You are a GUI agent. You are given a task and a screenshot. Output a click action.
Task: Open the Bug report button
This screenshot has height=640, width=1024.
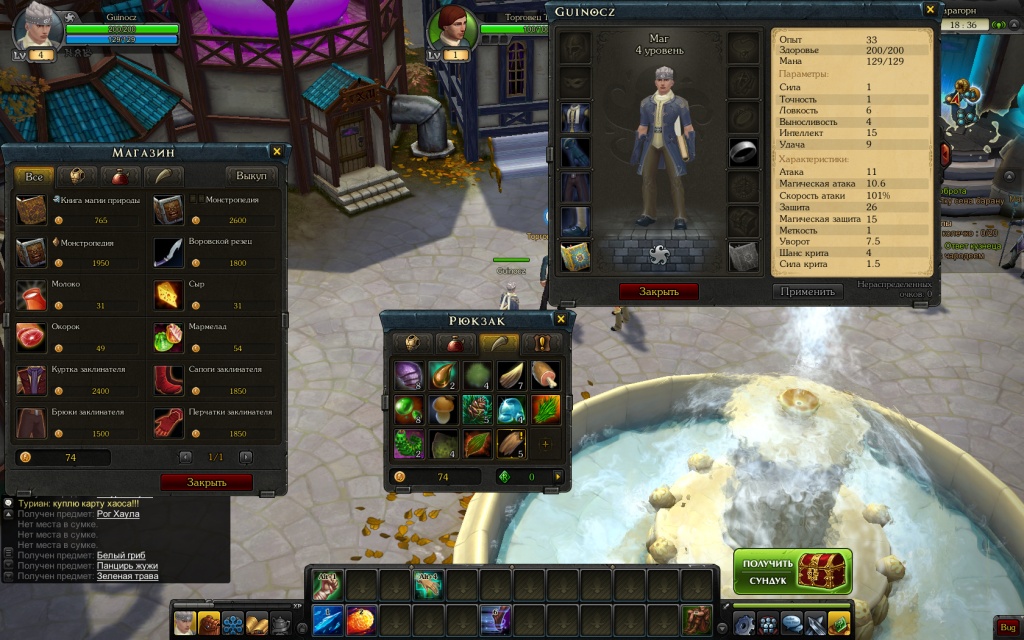1008,626
